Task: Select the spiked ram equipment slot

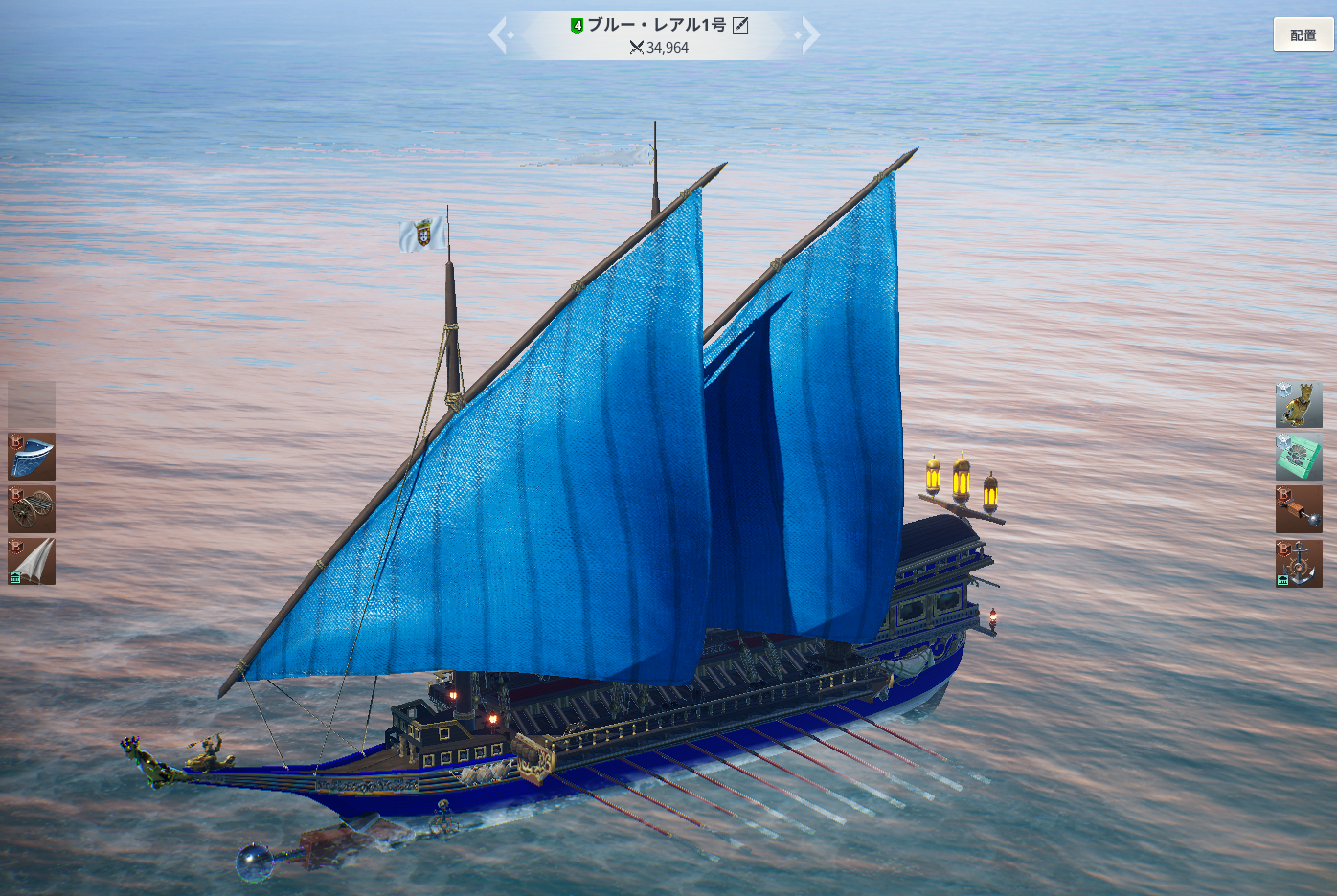Action: pyautogui.click(x=1298, y=508)
